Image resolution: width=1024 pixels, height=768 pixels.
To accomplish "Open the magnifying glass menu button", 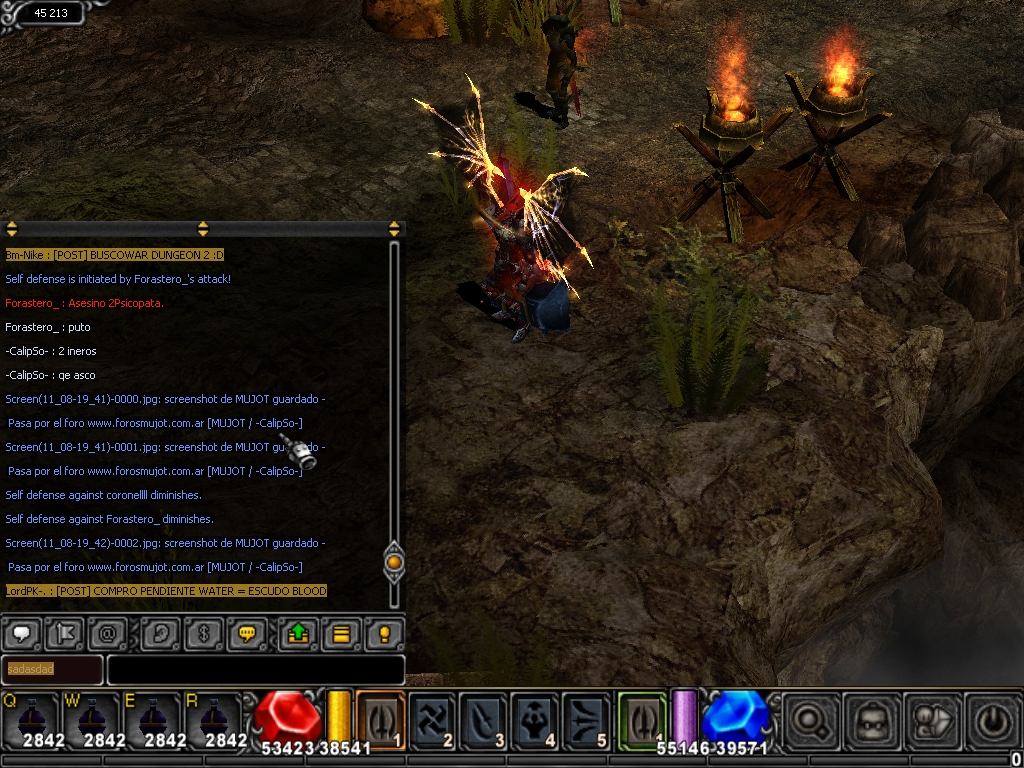I will [x=808, y=719].
